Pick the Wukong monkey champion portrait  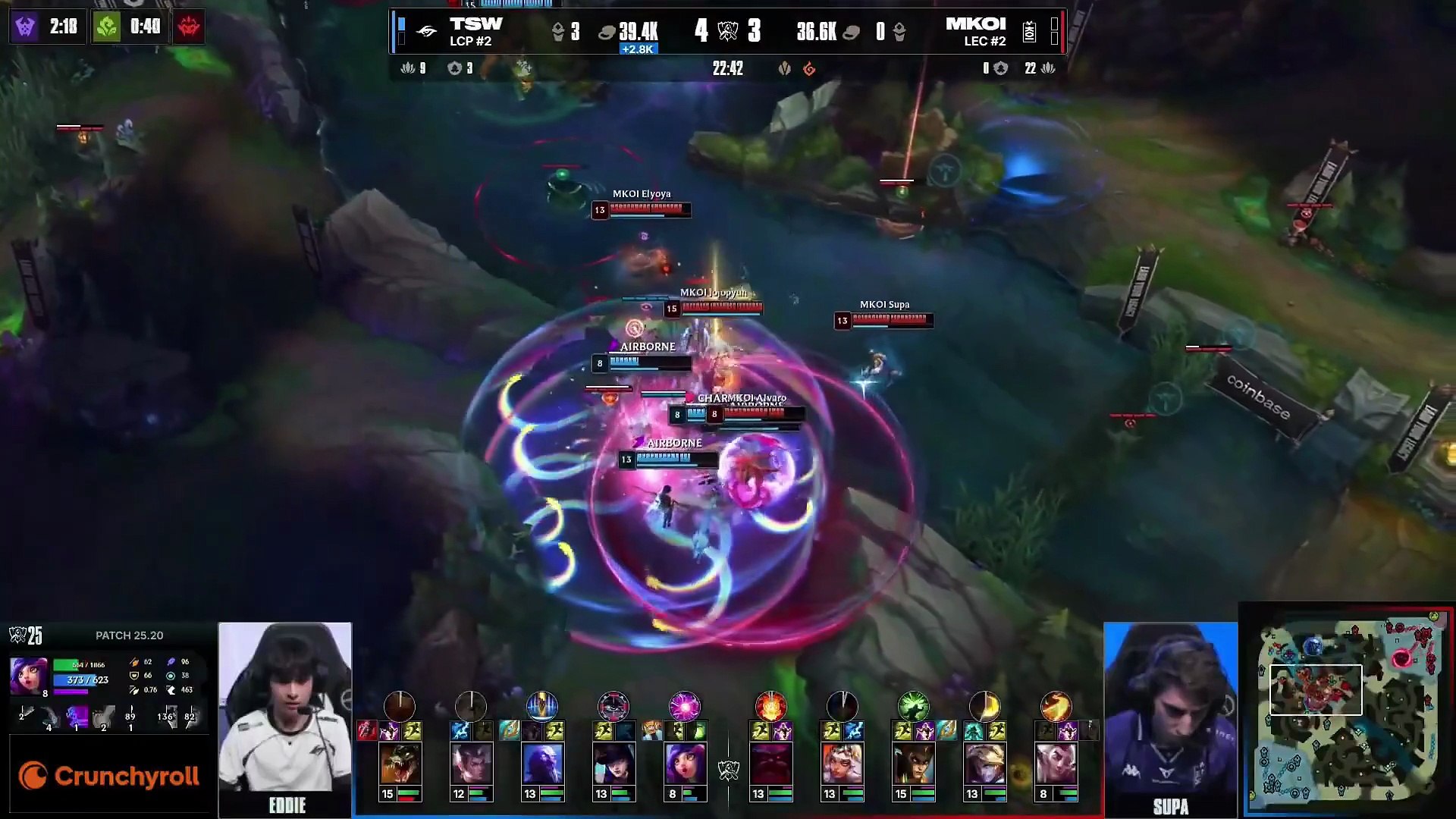coord(913,763)
